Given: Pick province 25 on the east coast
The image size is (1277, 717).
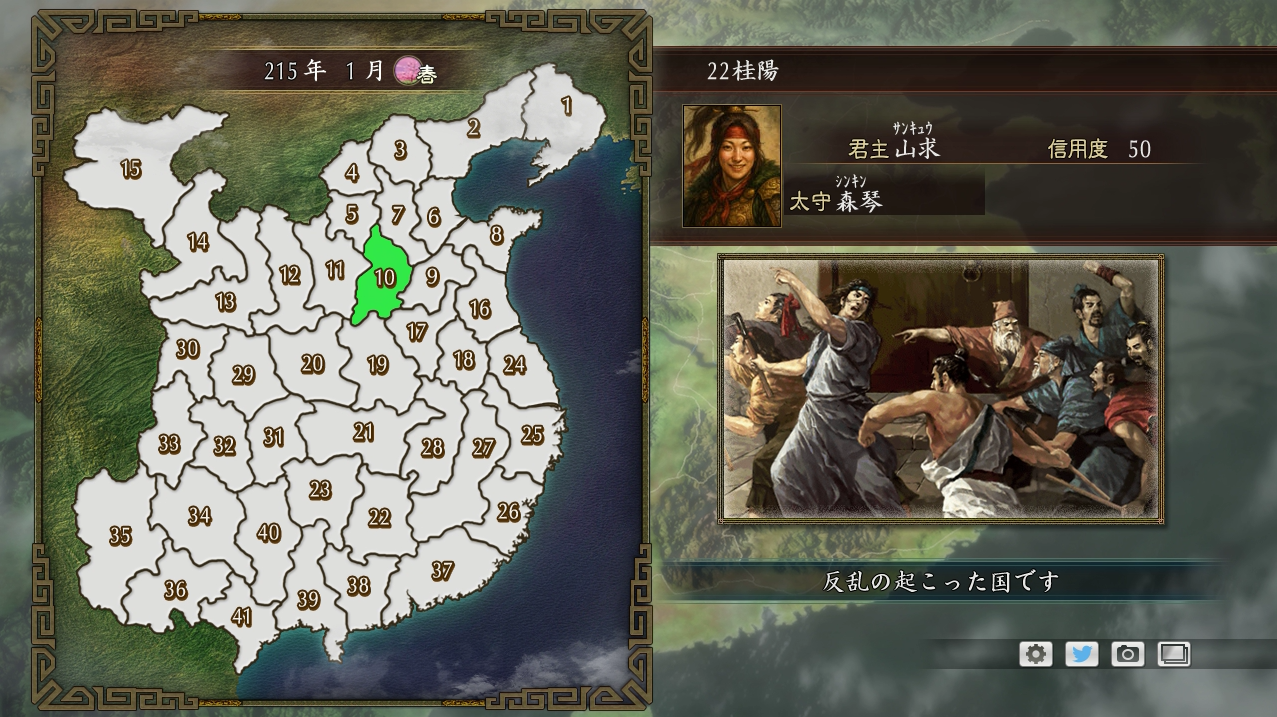Looking at the screenshot, I should tap(532, 434).
